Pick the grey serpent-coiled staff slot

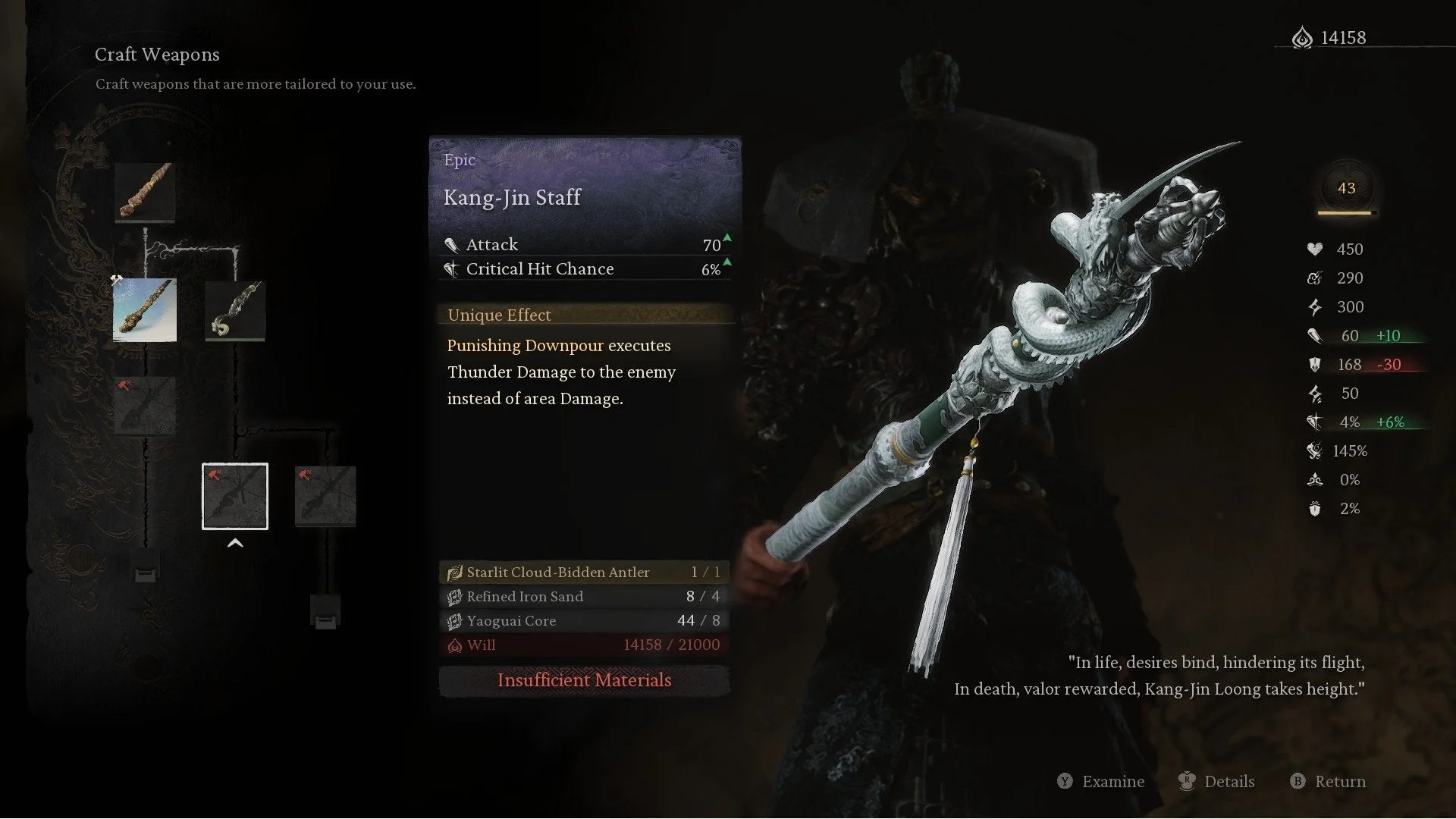point(235,310)
